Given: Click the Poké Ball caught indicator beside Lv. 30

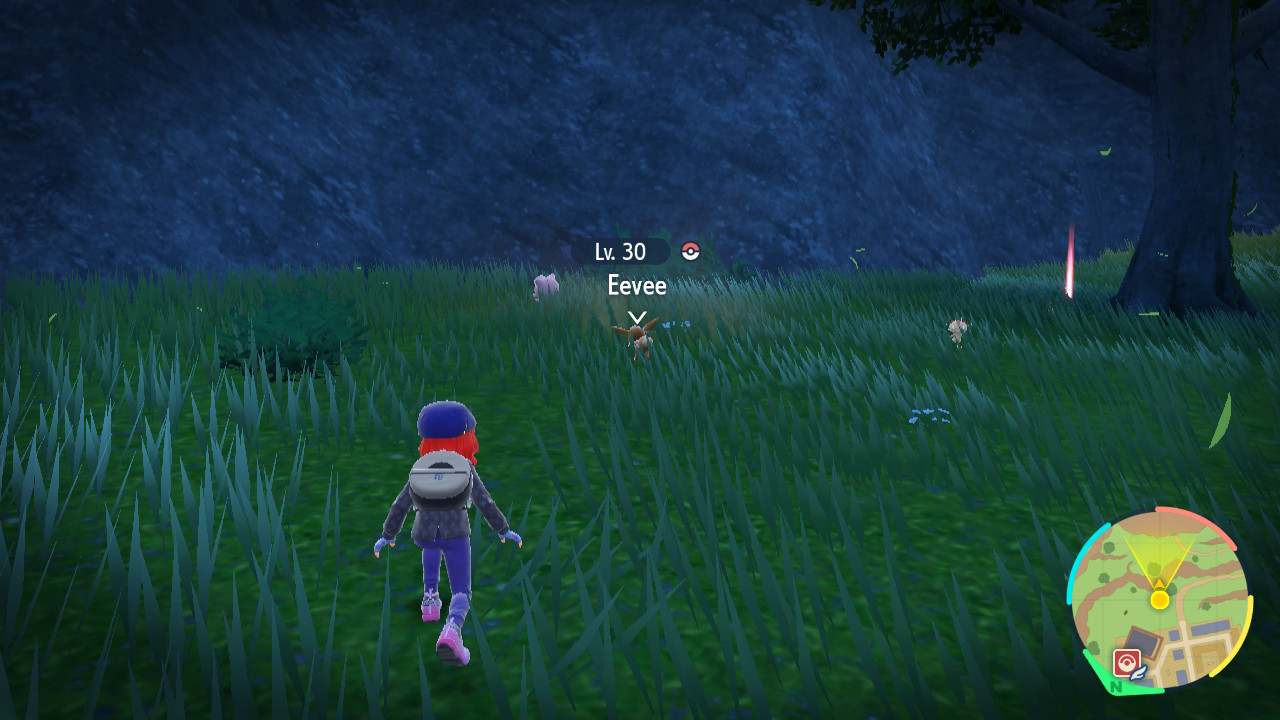Looking at the screenshot, I should [x=691, y=252].
